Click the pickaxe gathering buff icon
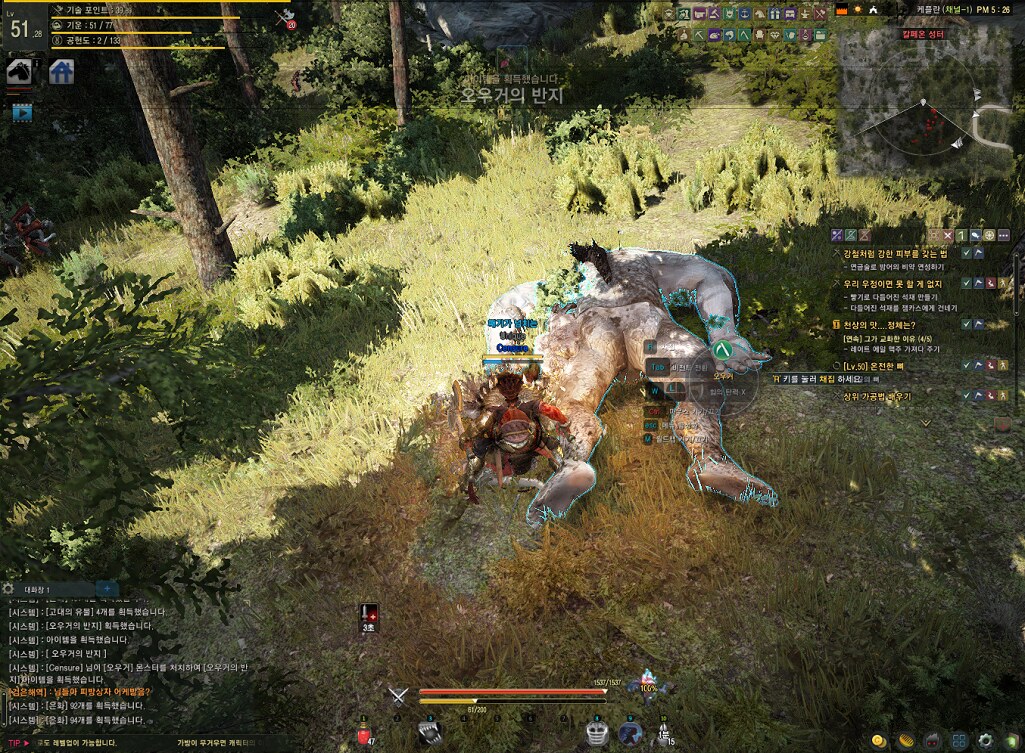 (286, 17)
